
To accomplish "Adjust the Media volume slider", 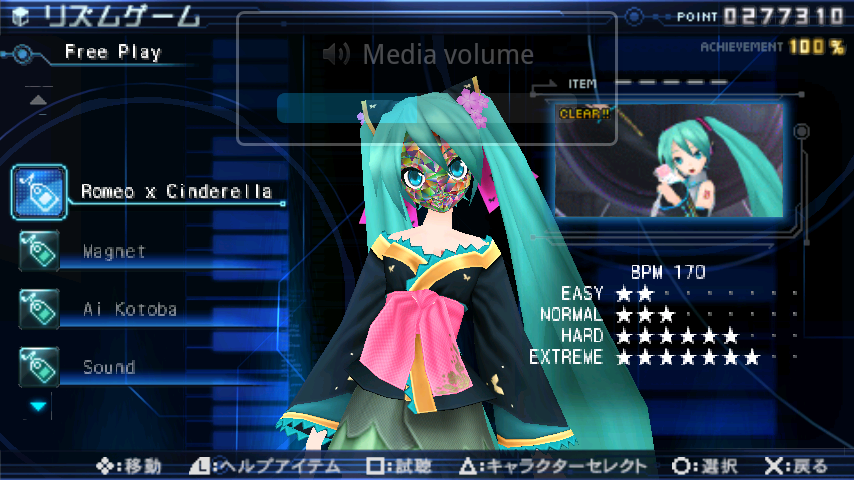I will click(x=427, y=108).
